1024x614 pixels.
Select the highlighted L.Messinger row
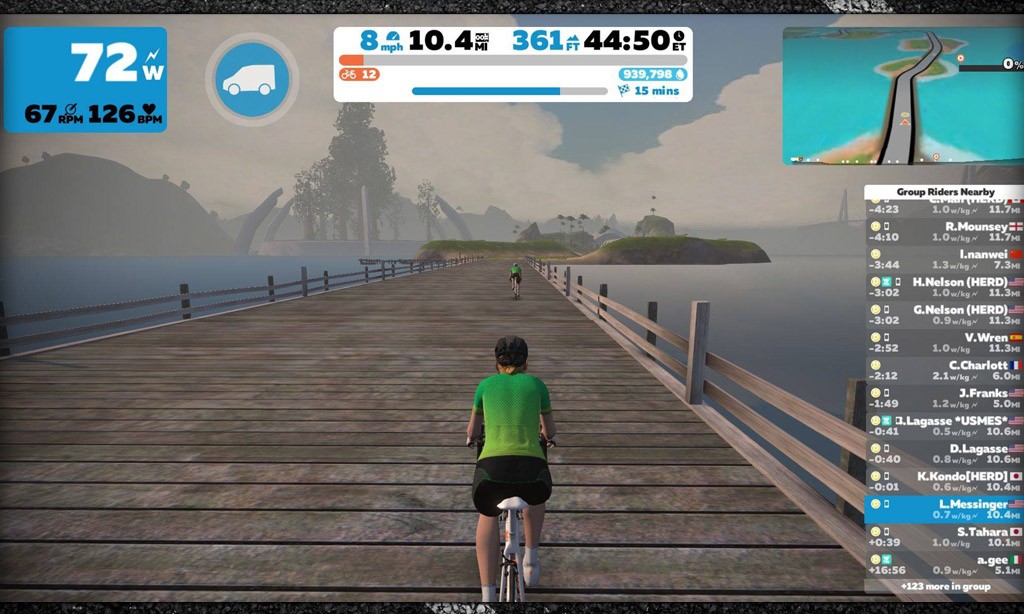(944, 510)
